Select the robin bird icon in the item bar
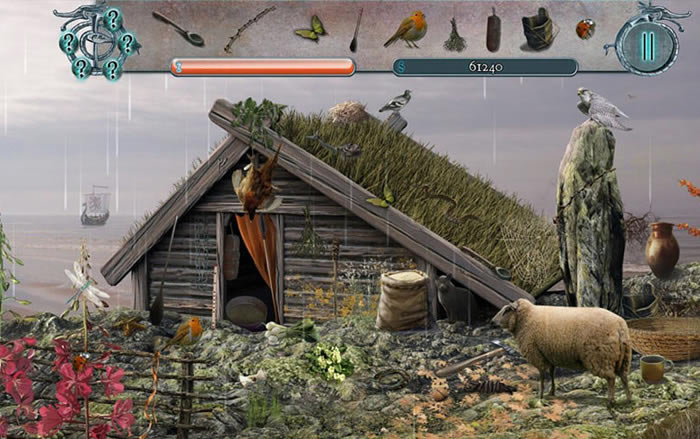Image resolution: width=700 pixels, height=439 pixels. pyautogui.click(x=406, y=30)
